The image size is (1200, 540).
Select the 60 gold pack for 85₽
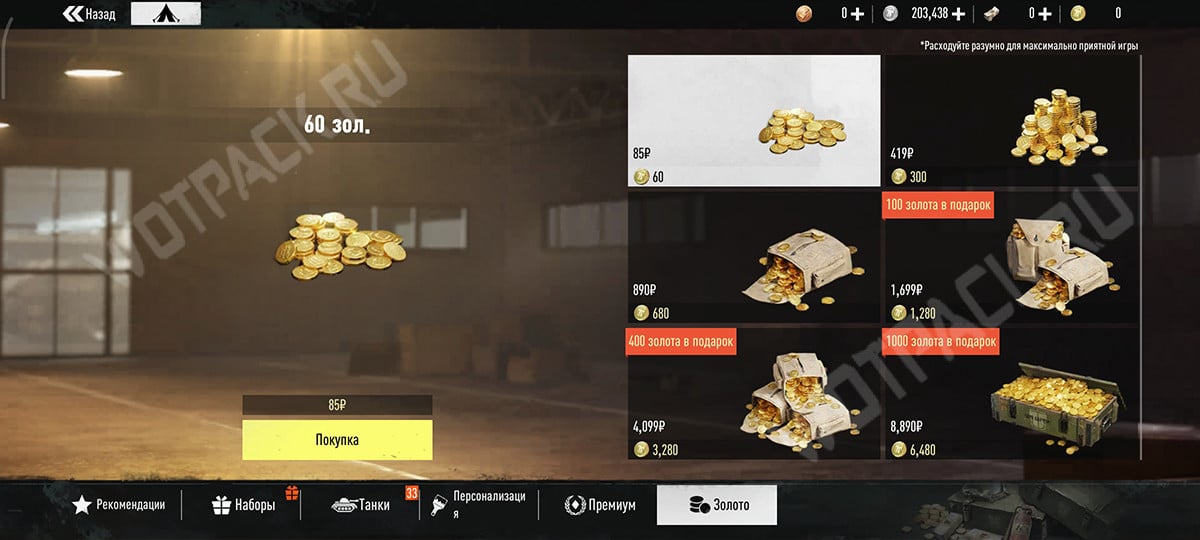tap(754, 121)
